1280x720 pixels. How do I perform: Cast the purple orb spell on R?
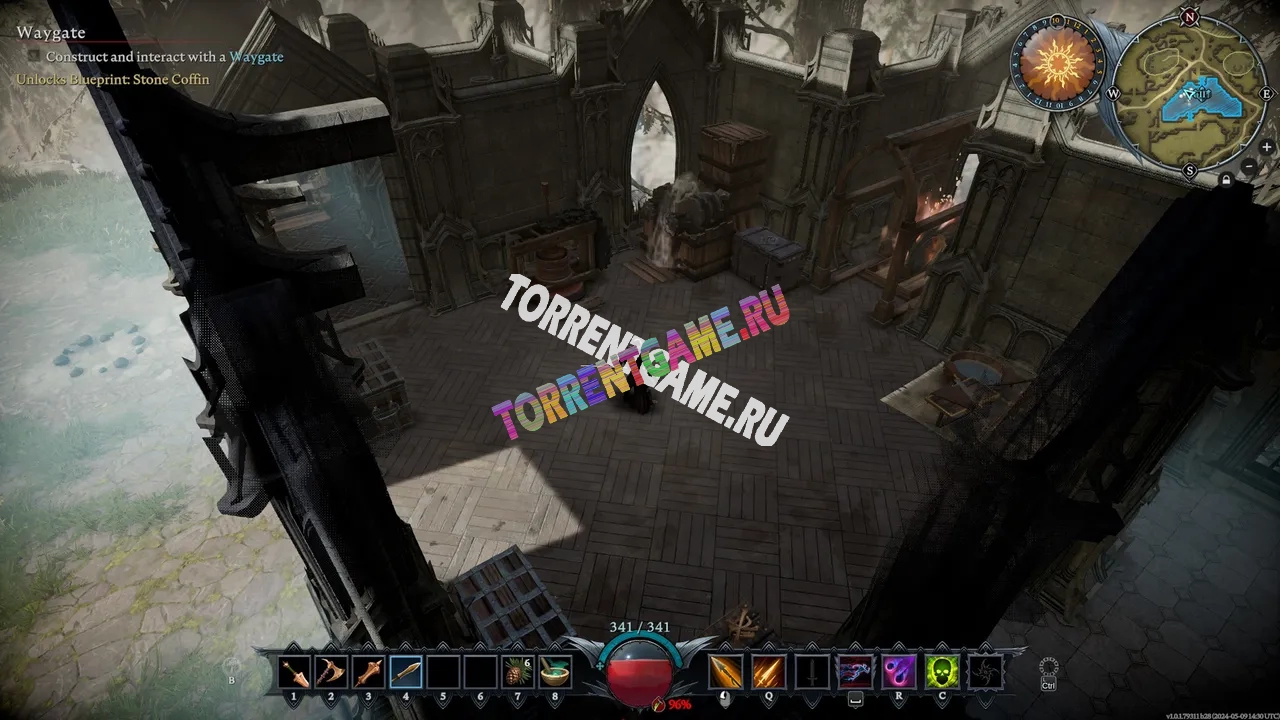tap(898, 672)
